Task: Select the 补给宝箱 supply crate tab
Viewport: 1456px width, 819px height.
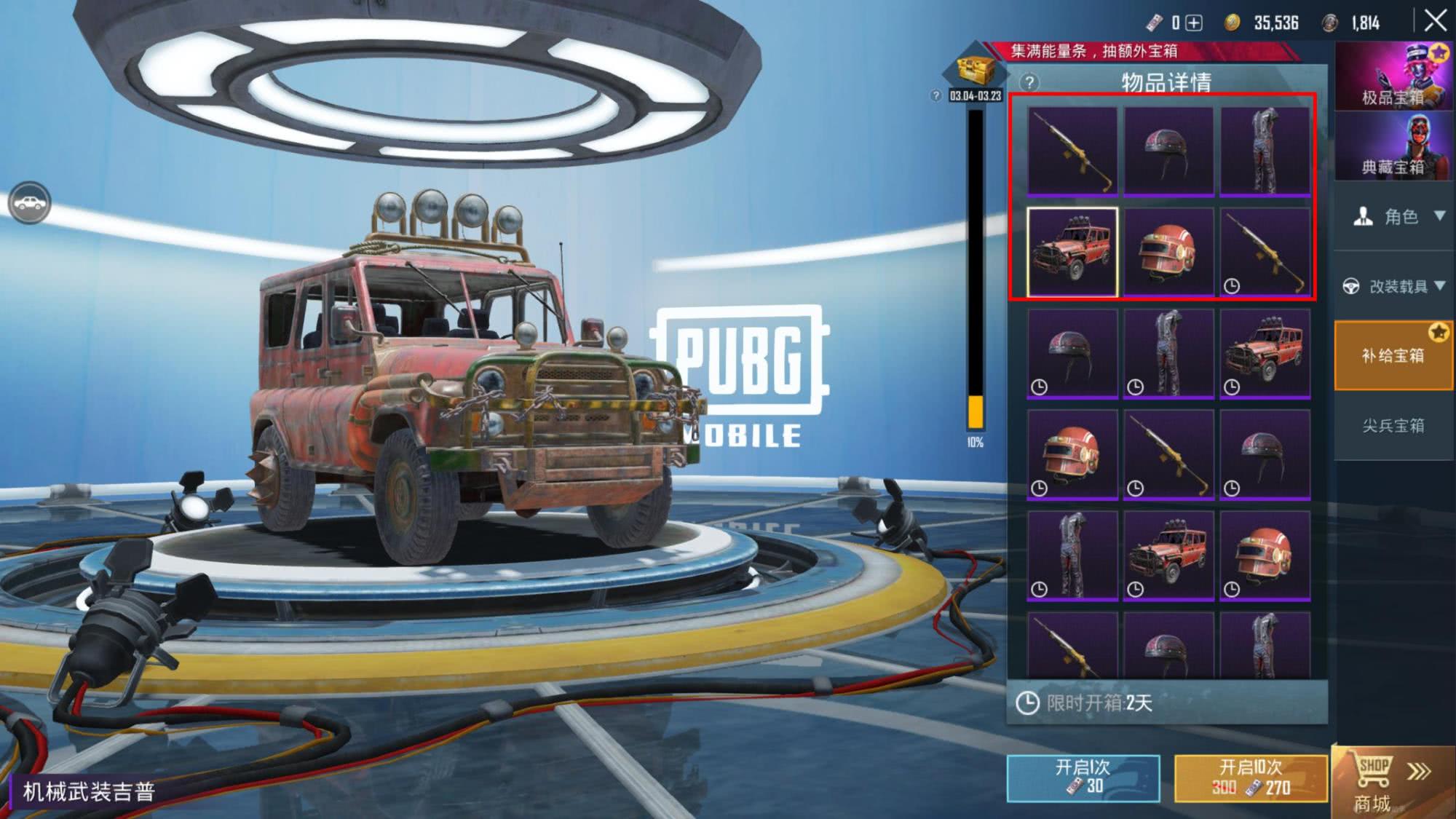Action: tap(1393, 355)
